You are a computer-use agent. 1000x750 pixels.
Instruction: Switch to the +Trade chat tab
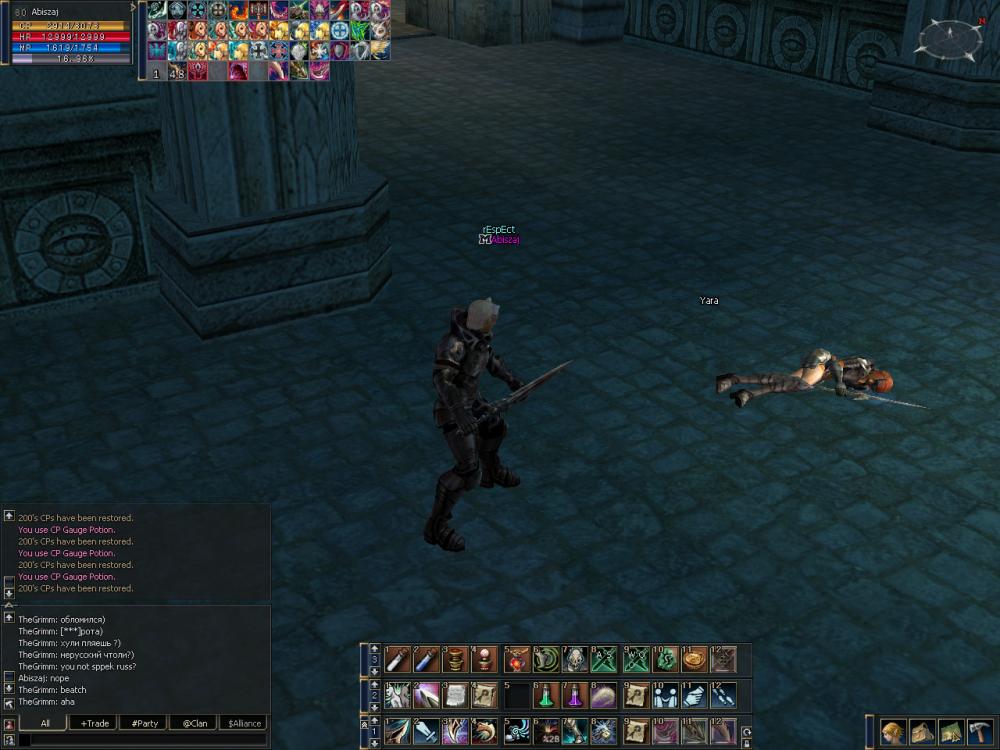[96, 723]
